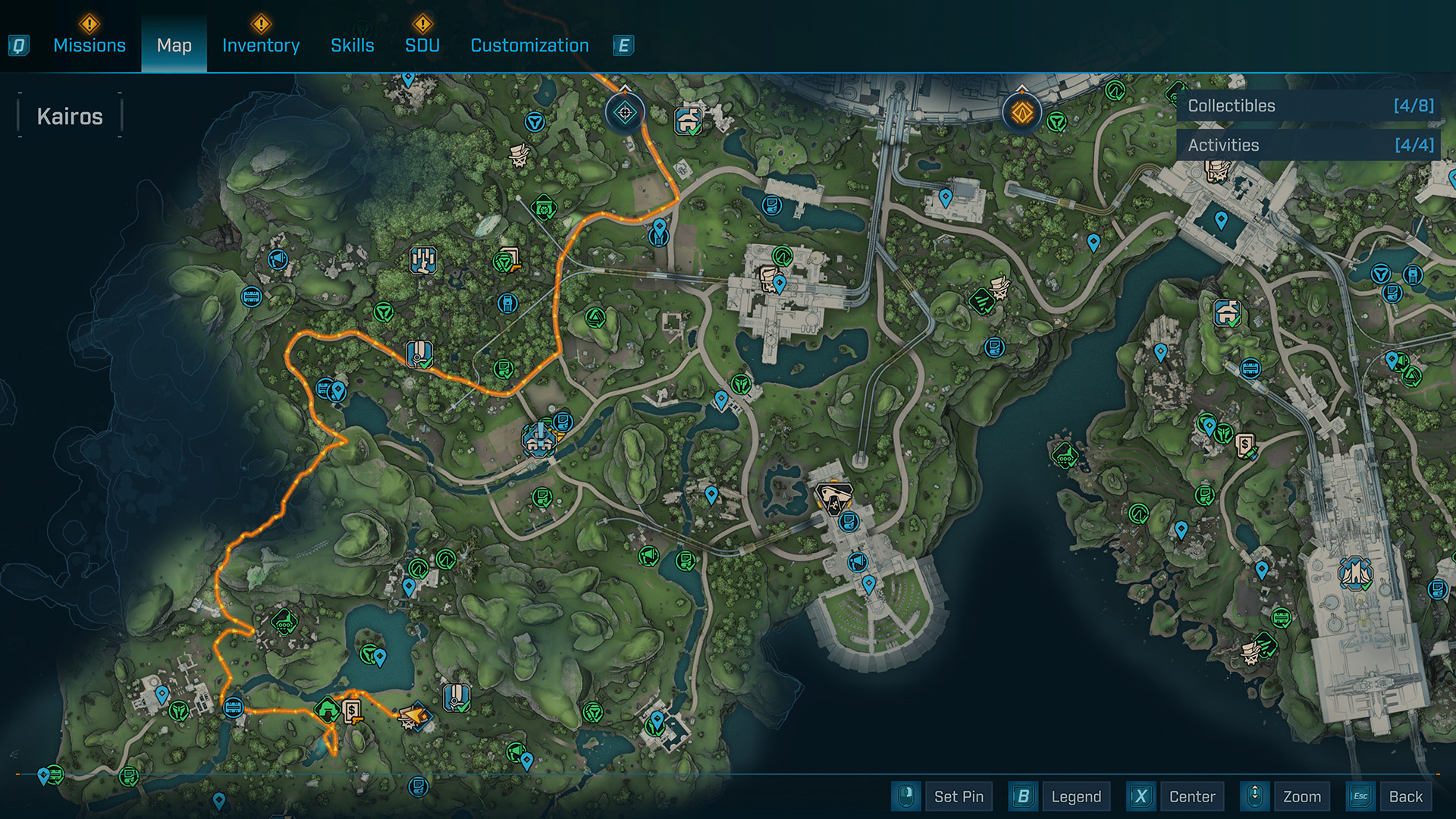This screenshot has width=1456, height=819.
Task: Expand the Activities tracker row
Action: click(x=1310, y=145)
